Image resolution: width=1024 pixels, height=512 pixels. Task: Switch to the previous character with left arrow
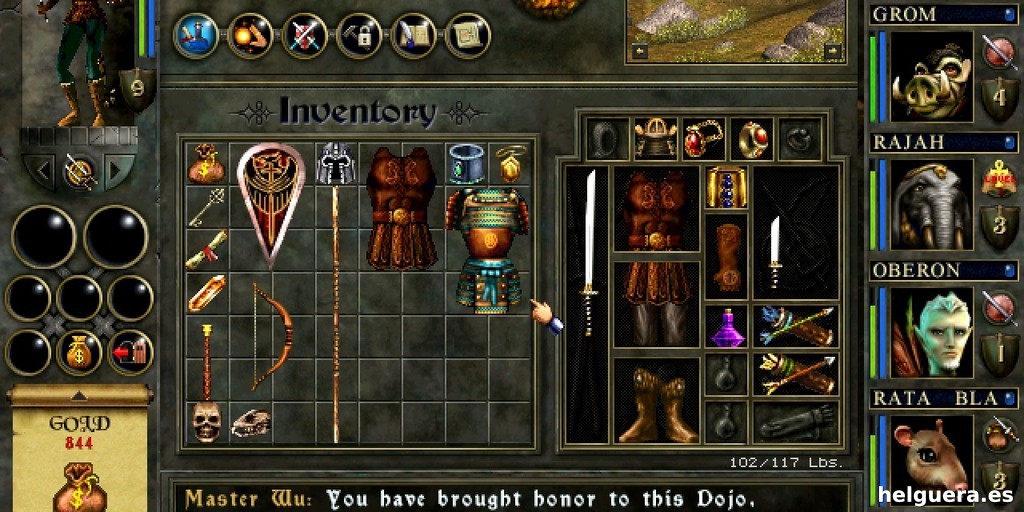(41, 171)
